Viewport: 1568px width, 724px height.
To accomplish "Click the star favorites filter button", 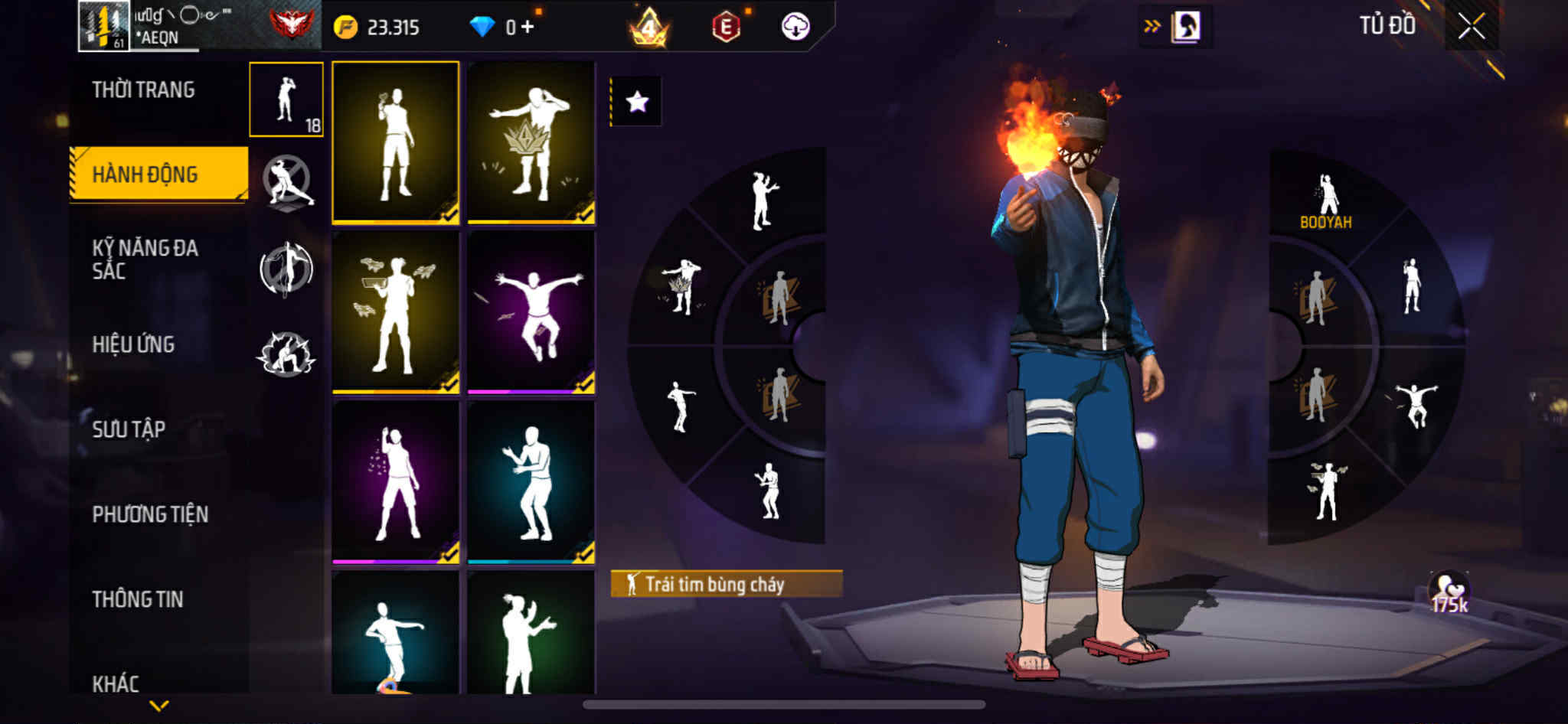I will click(x=637, y=102).
